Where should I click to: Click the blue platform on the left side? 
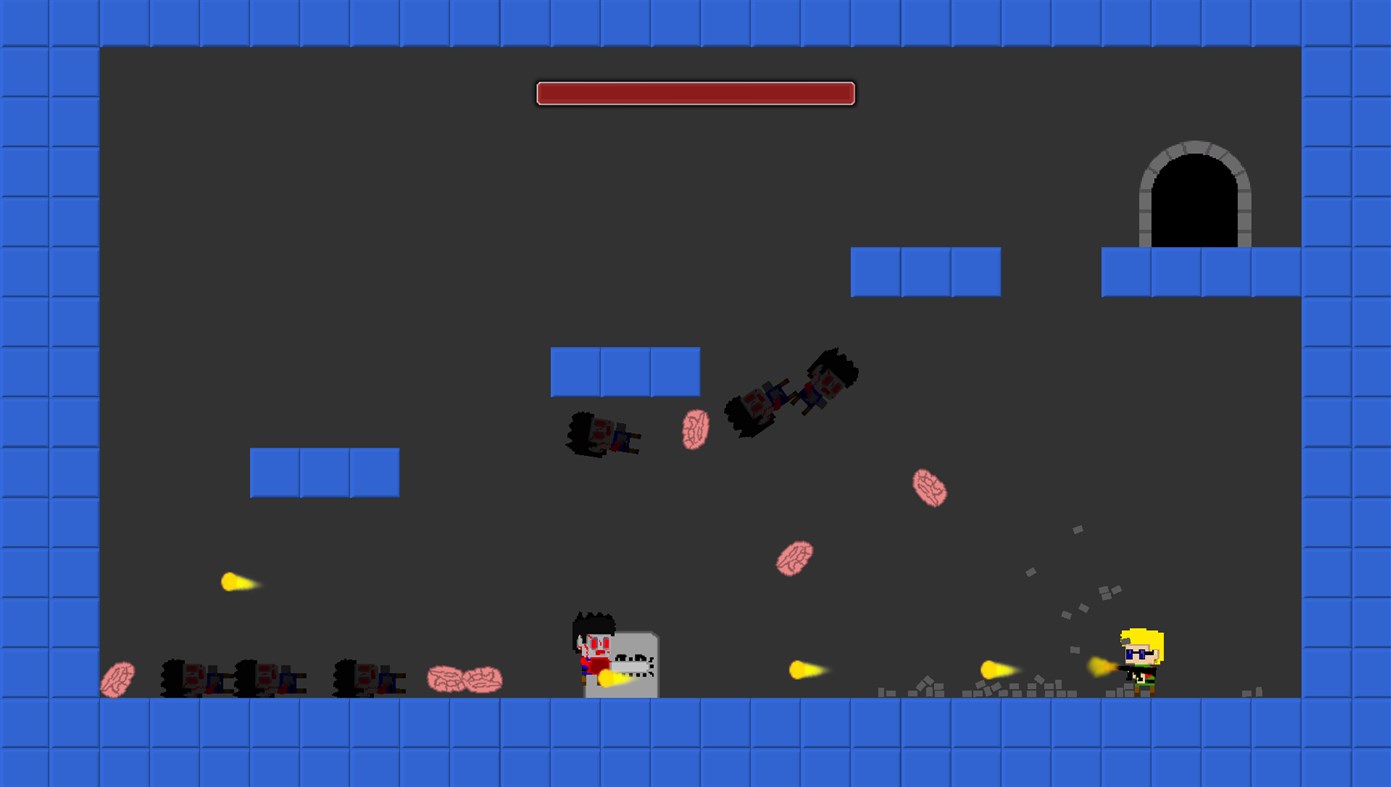click(x=324, y=472)
